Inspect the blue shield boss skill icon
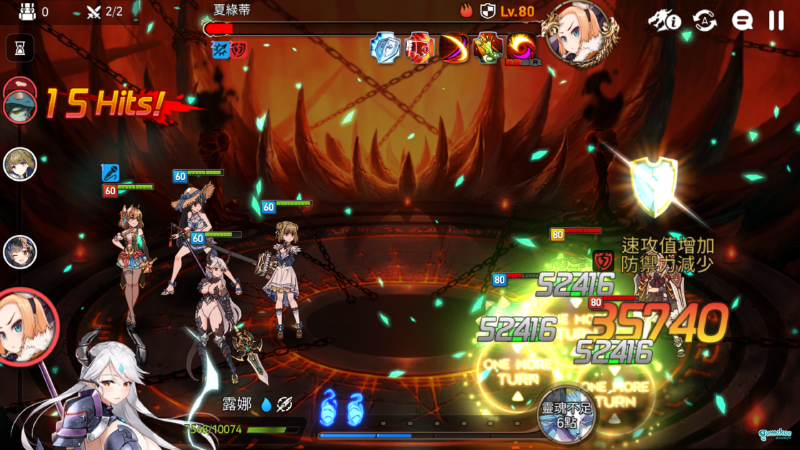800x450 pixels. (386, 47)
